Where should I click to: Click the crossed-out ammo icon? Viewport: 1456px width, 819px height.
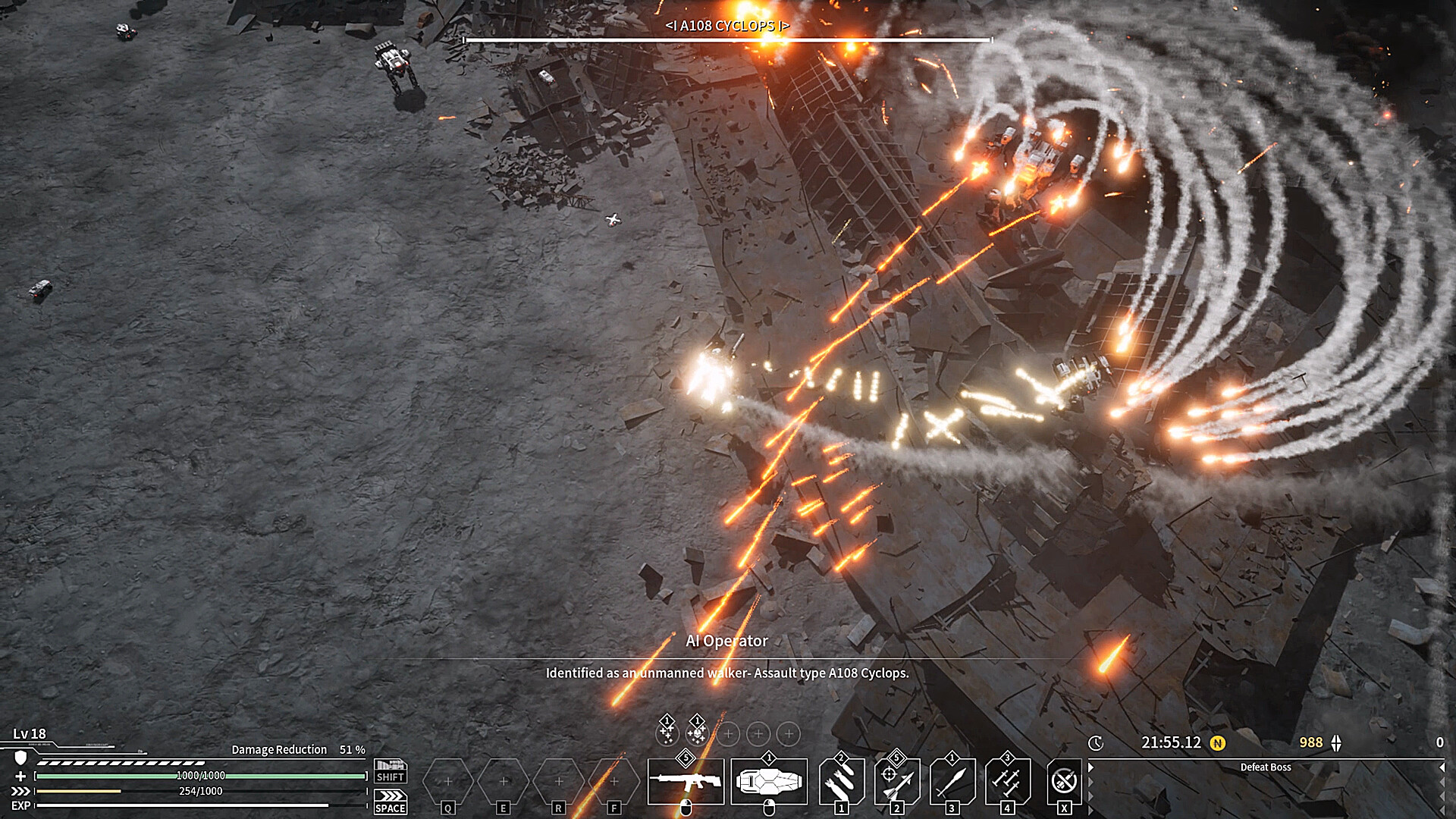coord(1064,781)
